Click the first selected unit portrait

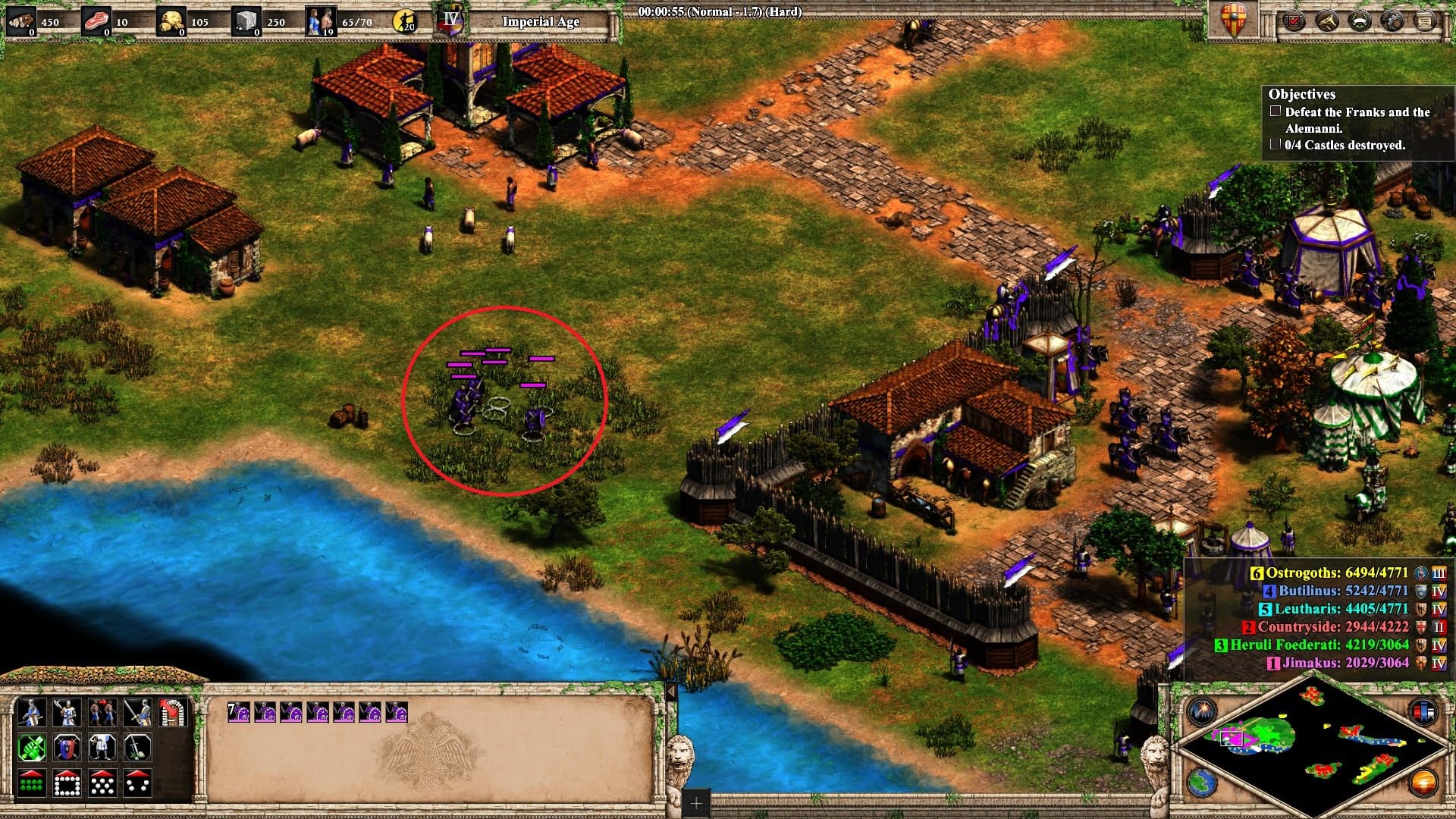click(240, 713)
